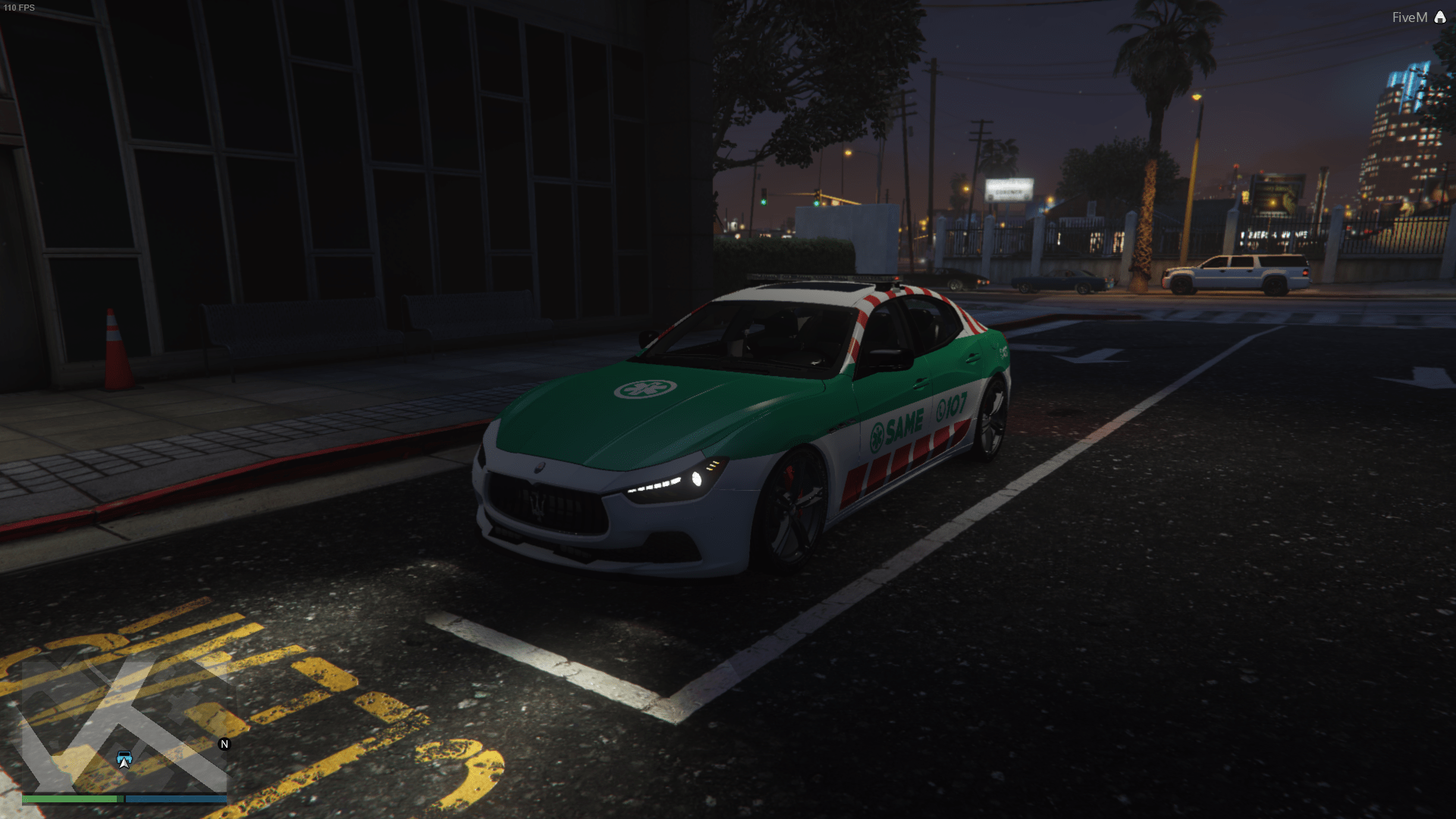Click the 110 FPS counter top left
Viewport: 1456px width, 819px height.
[18, 8]
